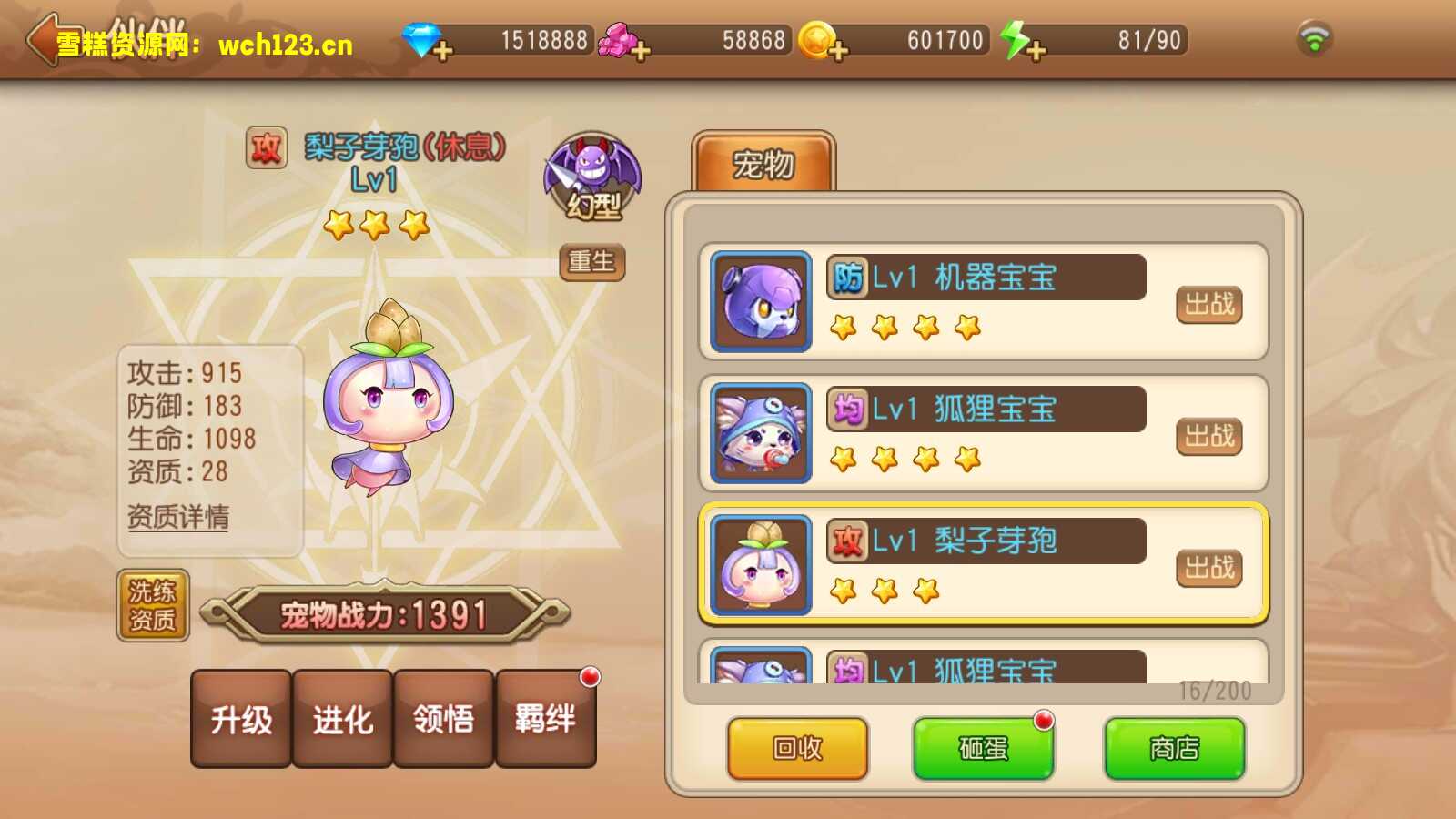Viewport: 1456px width, 819px height.
Task: Open the 羁绊 bond menu
Action: 545,719
